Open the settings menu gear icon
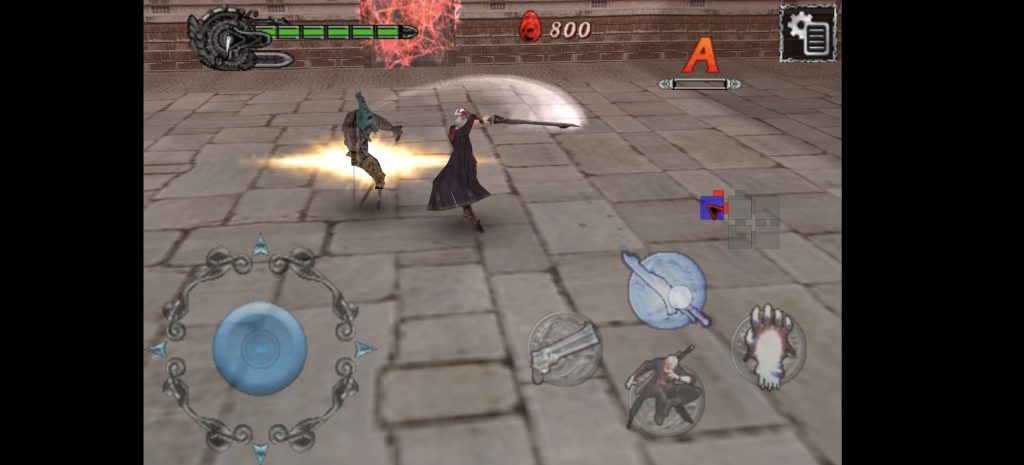This screenshot has height=465, width=1024. pos(808,33)
